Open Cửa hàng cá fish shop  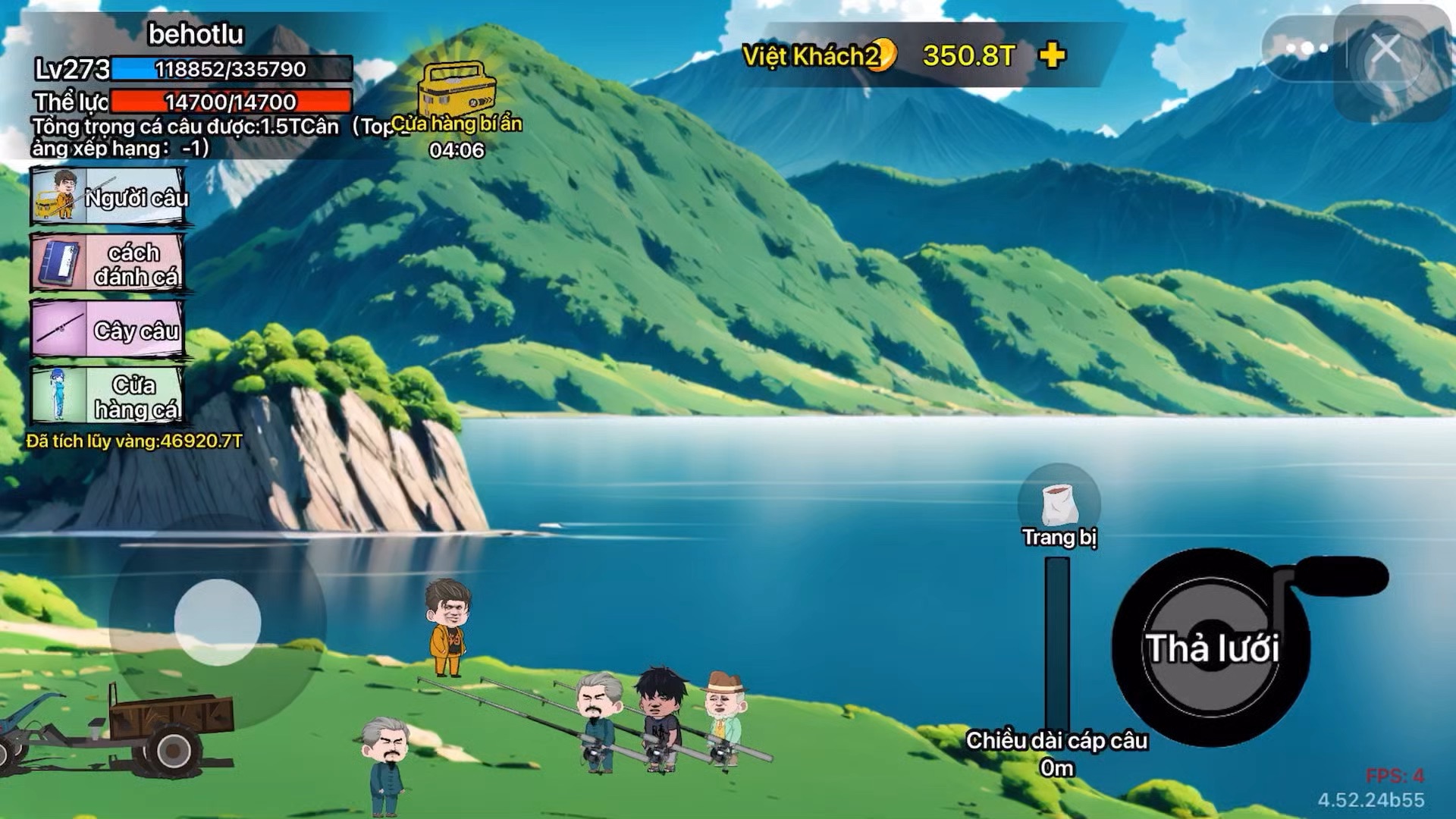click(x=108, y=396)
